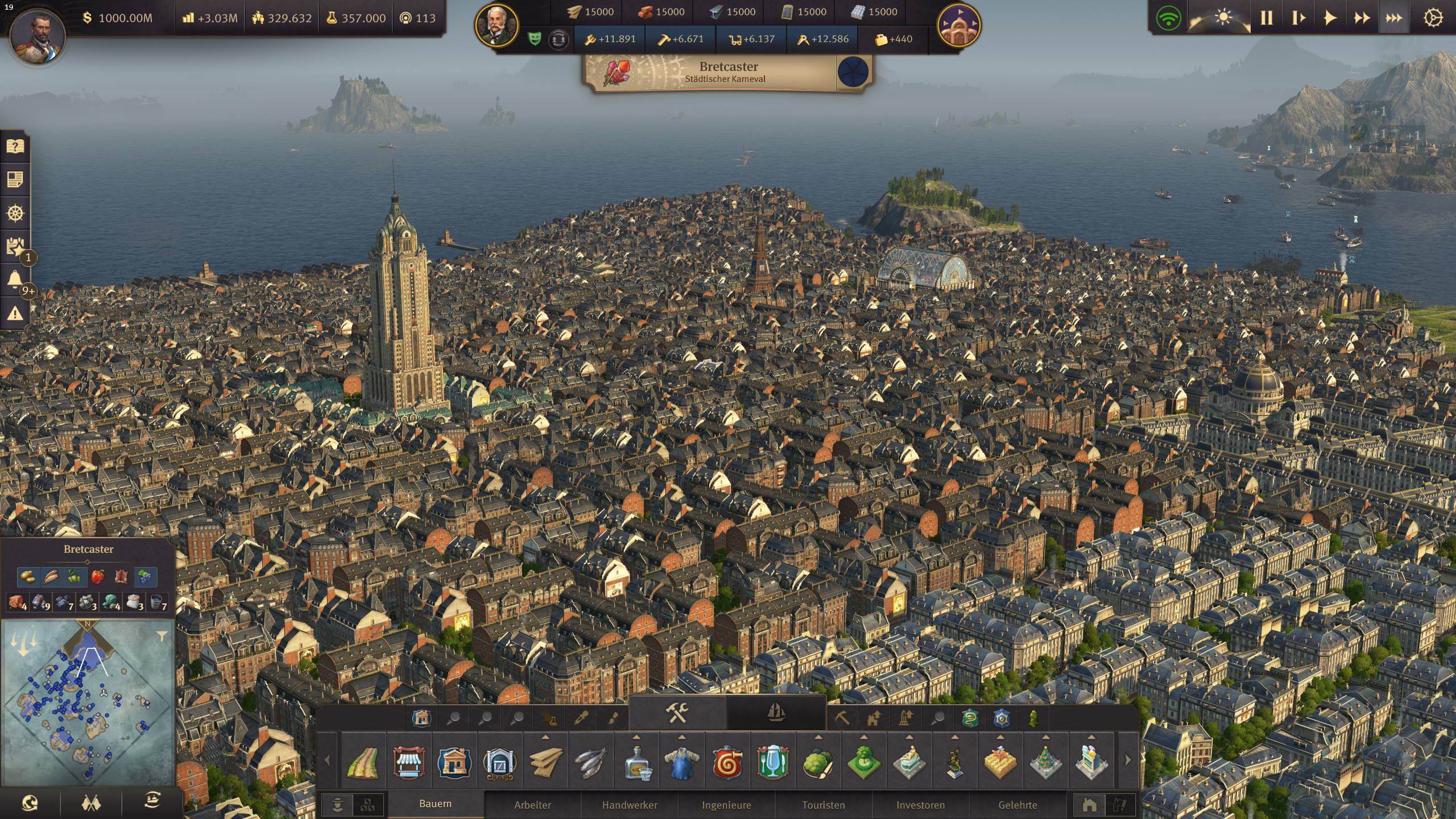Open the minimap filter funnel
1456x819 pixels.
point(162,636)
